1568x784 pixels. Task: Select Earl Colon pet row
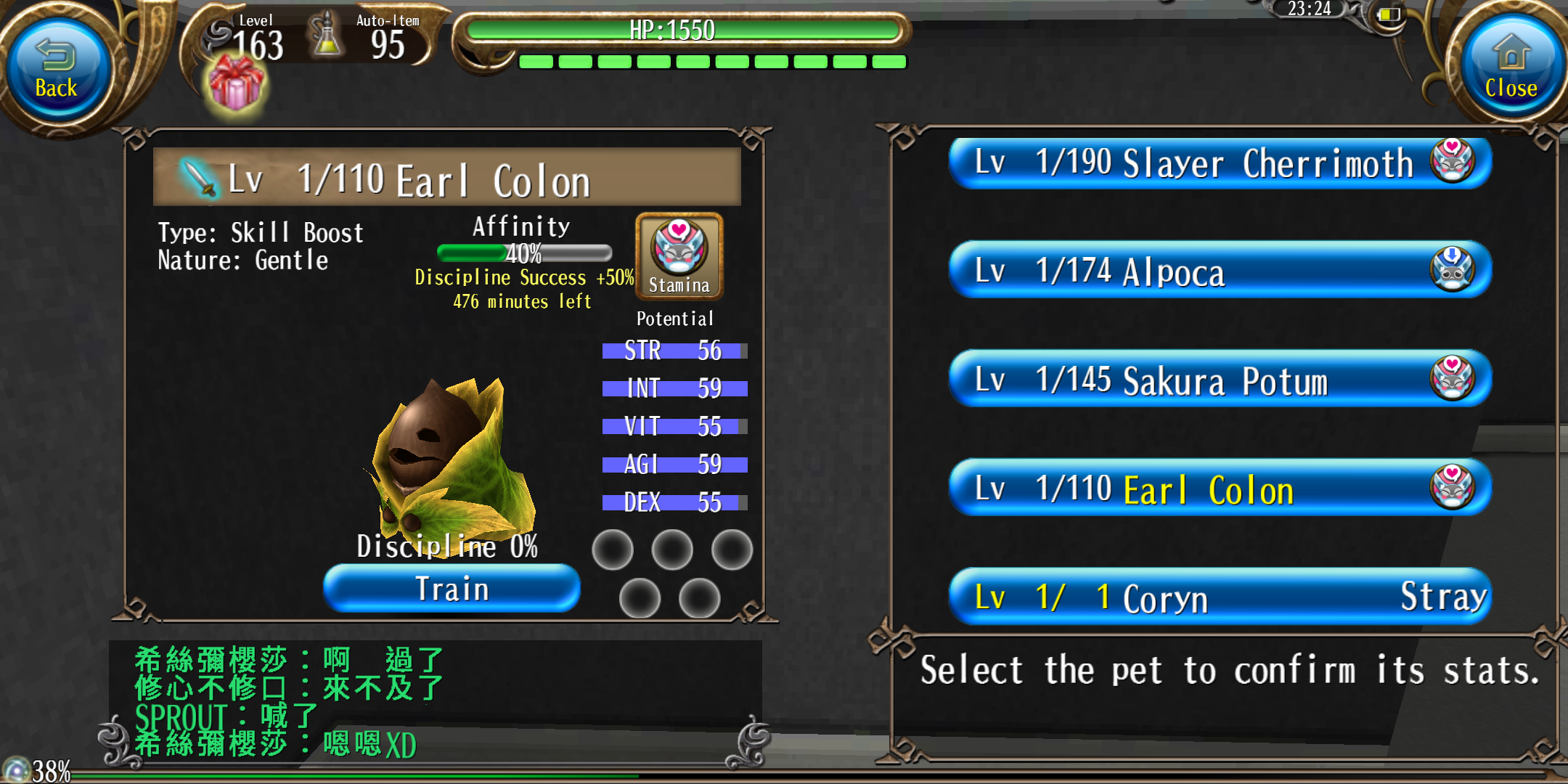pyautogui.click(x=1220, y=489)
